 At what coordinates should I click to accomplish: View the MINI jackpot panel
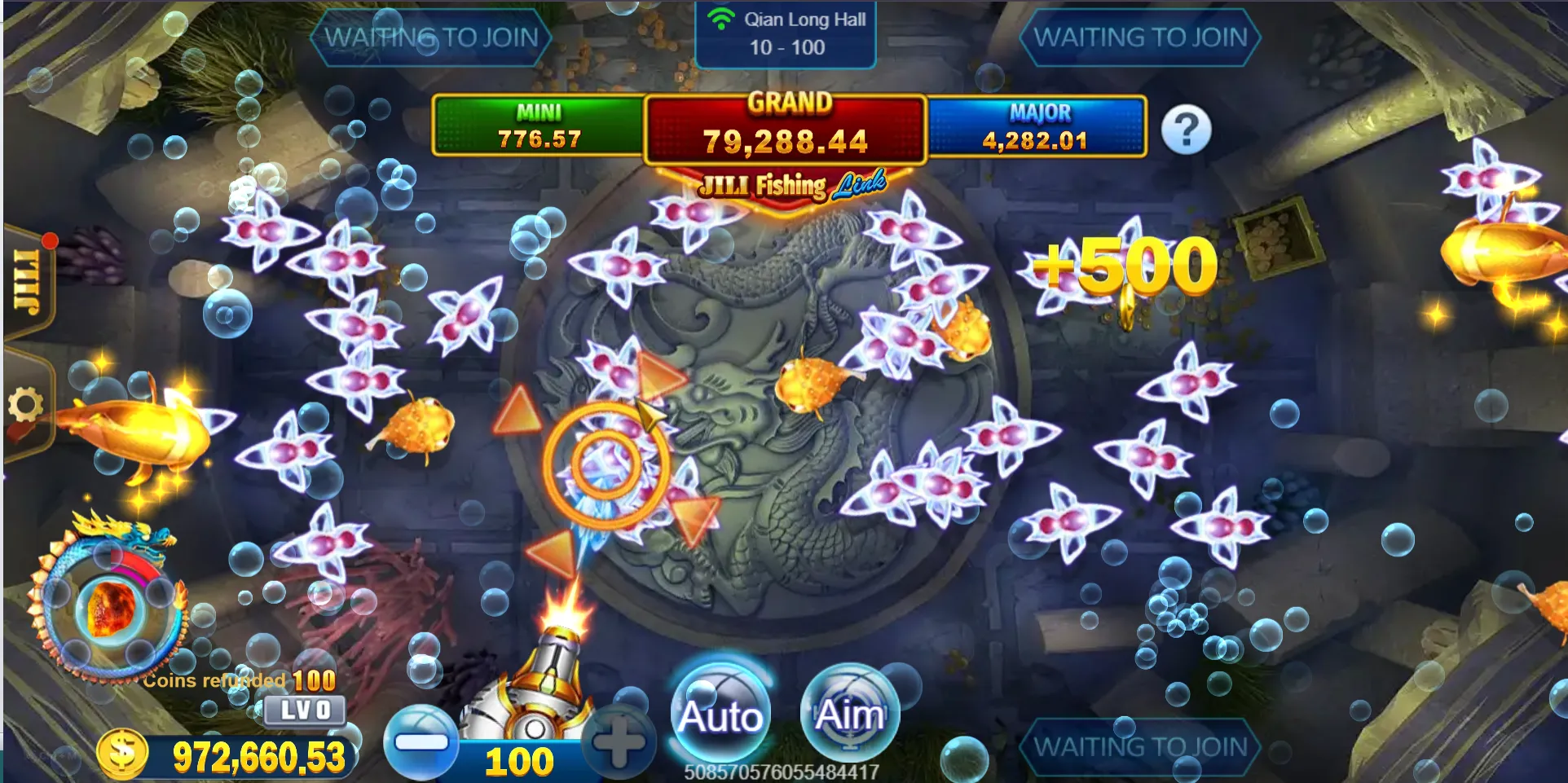coord(539,126)
